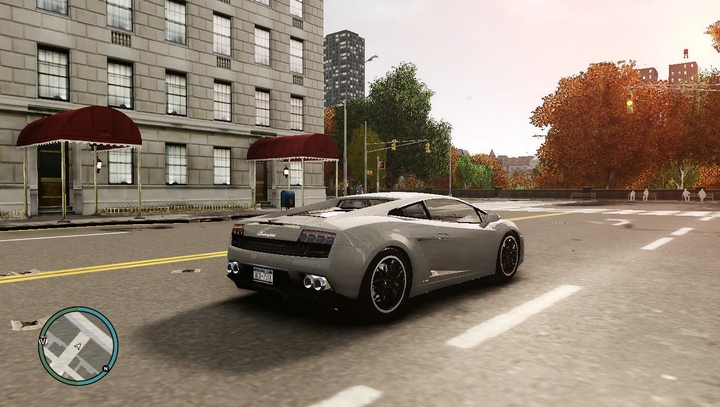Select the north compass marker on the minimap
Viewport: 720px width, 407px height.
(x=106, y=368)
